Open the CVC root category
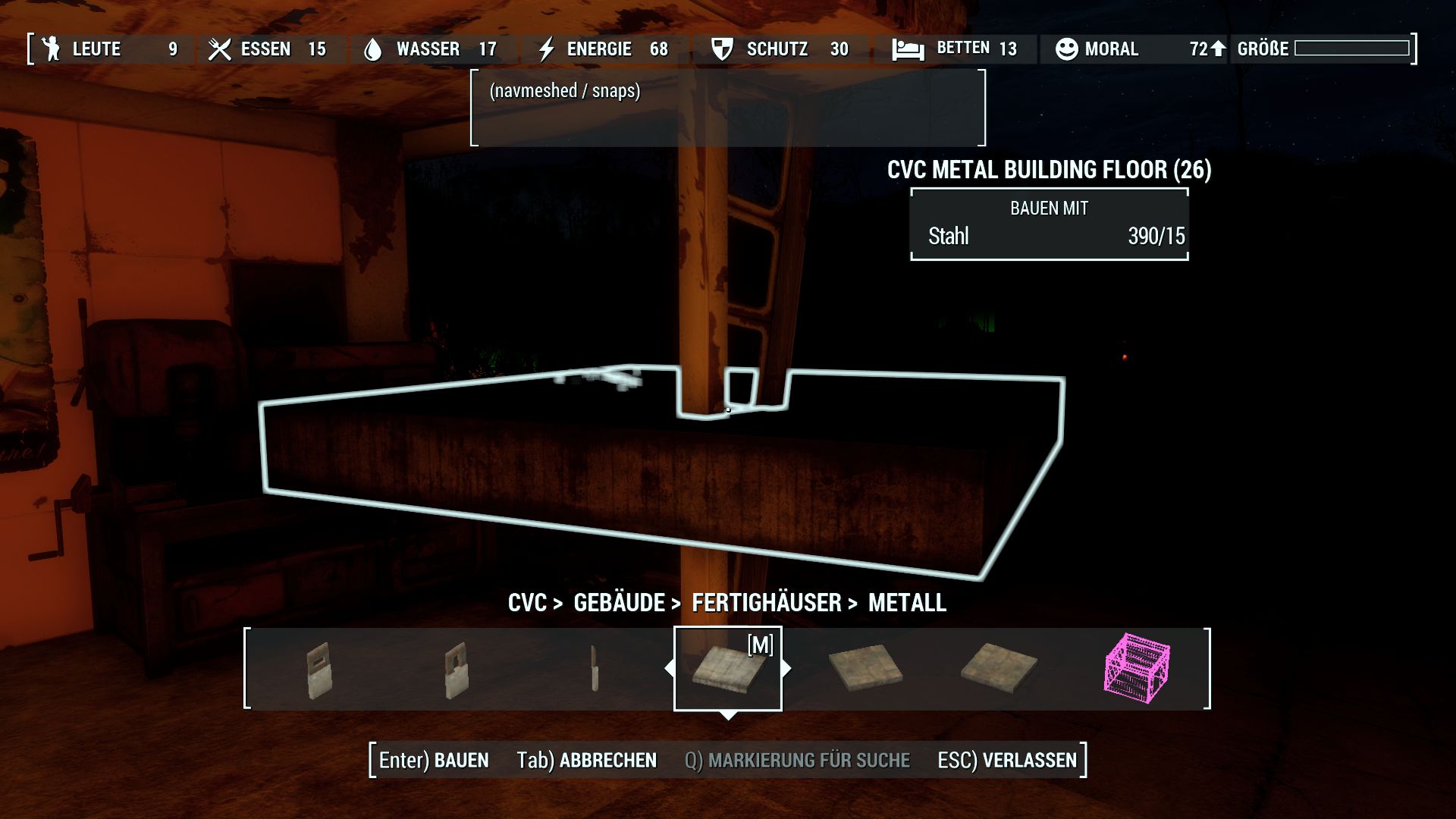 526,604
